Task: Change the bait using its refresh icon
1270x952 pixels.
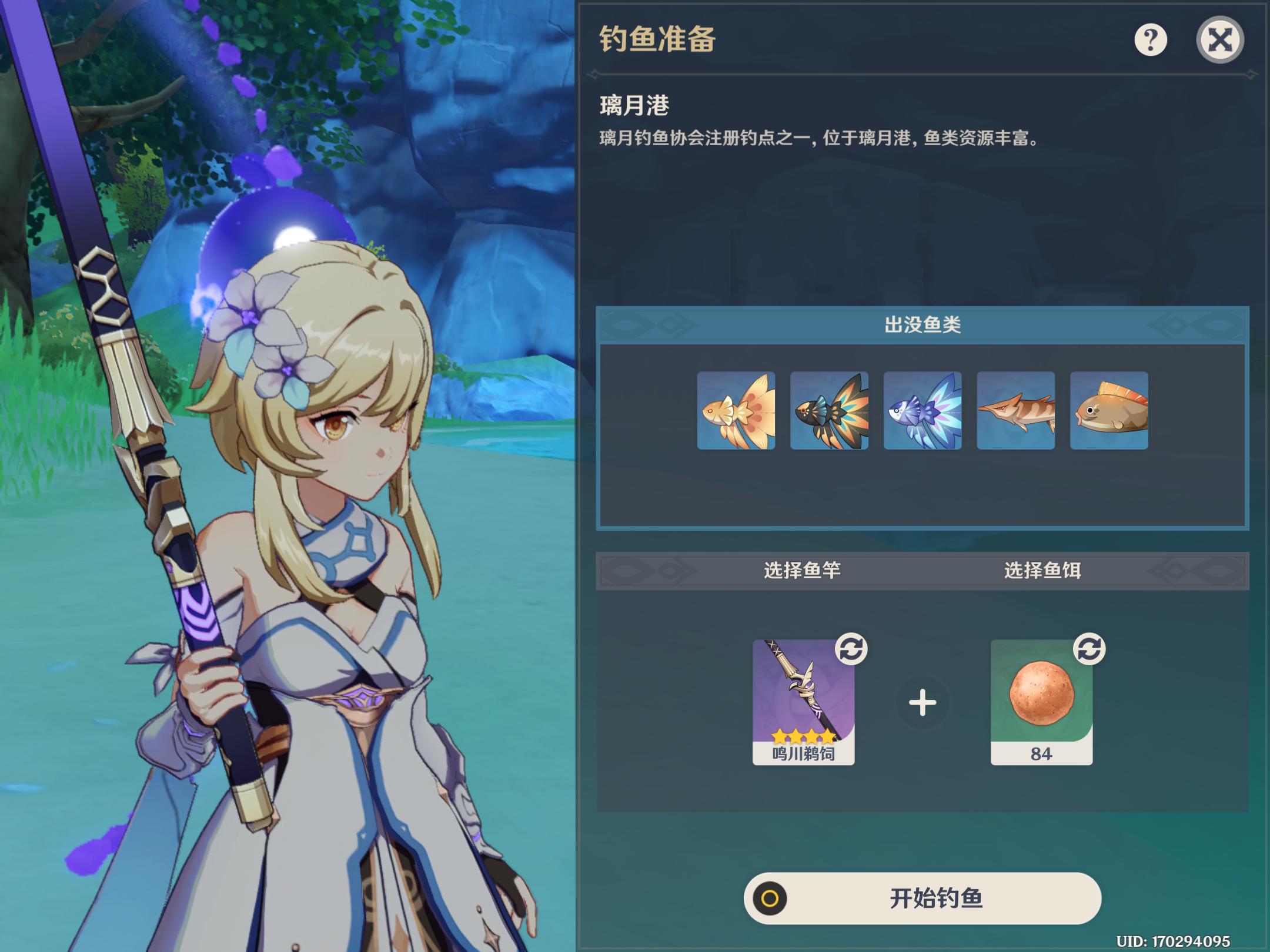Action: [1089, 649]
